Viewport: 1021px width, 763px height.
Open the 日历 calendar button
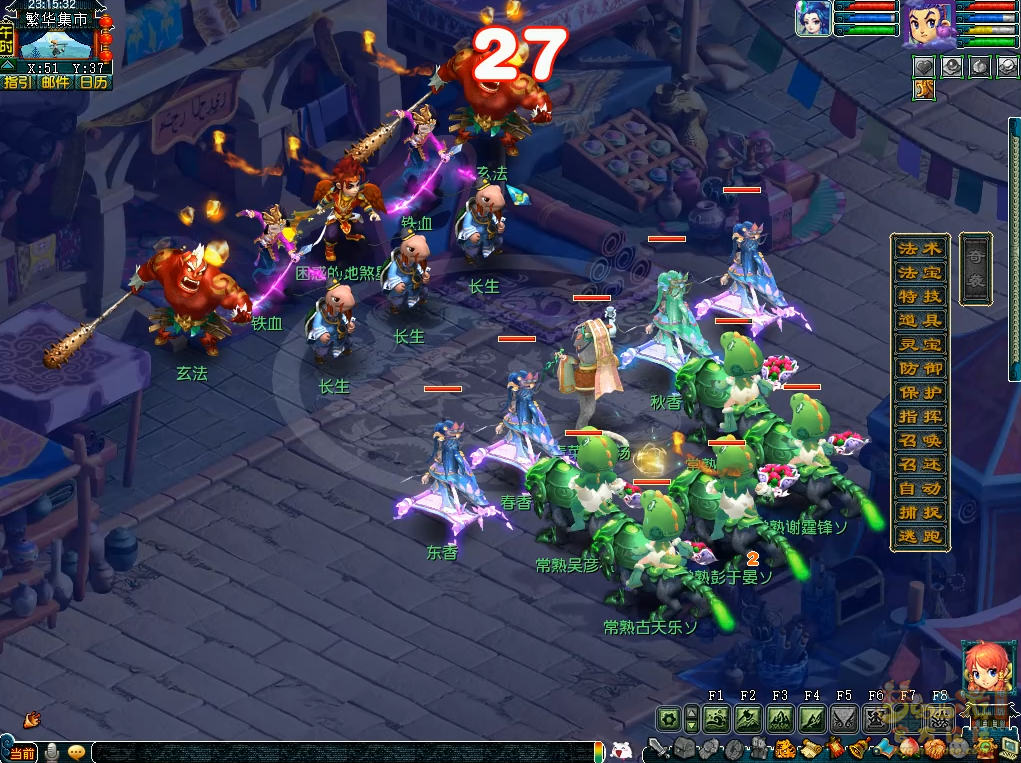click(x=93, y=82)
